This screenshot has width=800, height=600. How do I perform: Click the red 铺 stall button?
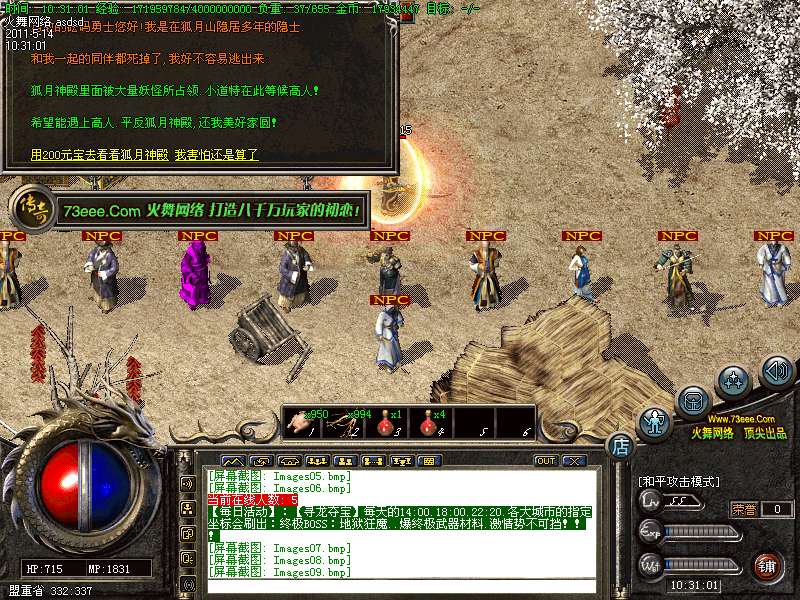765,566
